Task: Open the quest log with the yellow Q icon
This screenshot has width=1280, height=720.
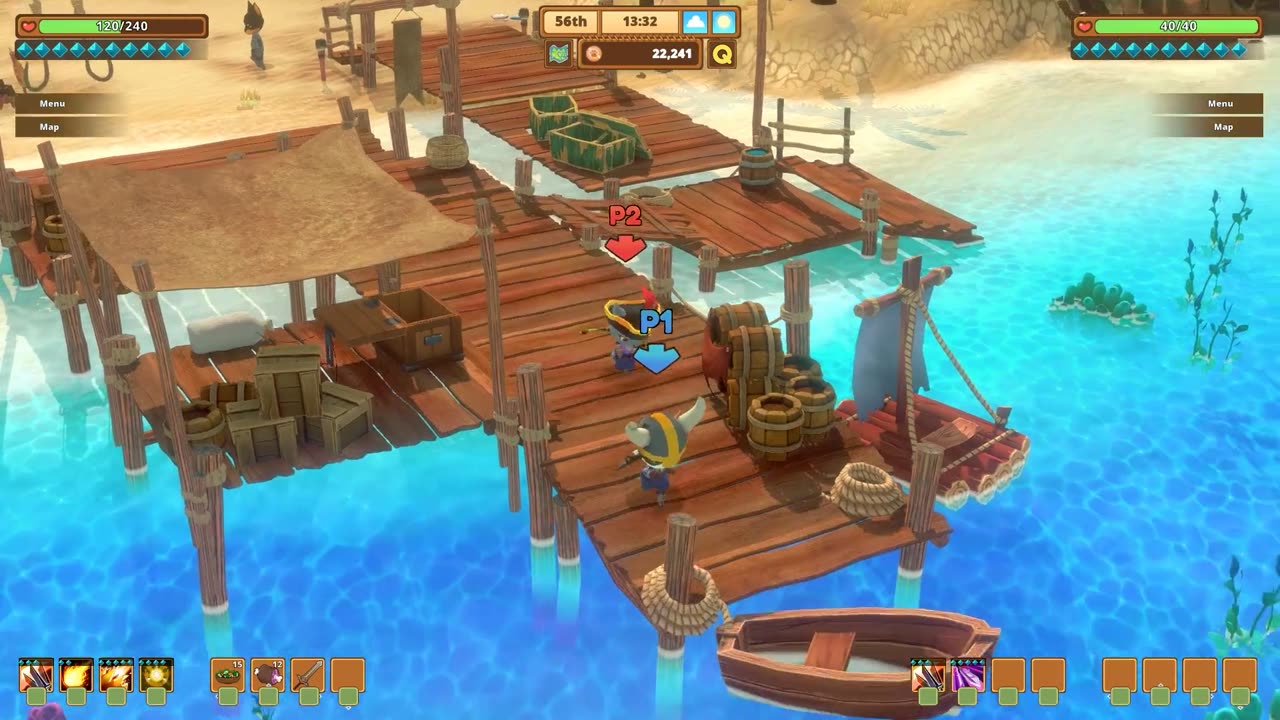Action: tap(721, 54)
